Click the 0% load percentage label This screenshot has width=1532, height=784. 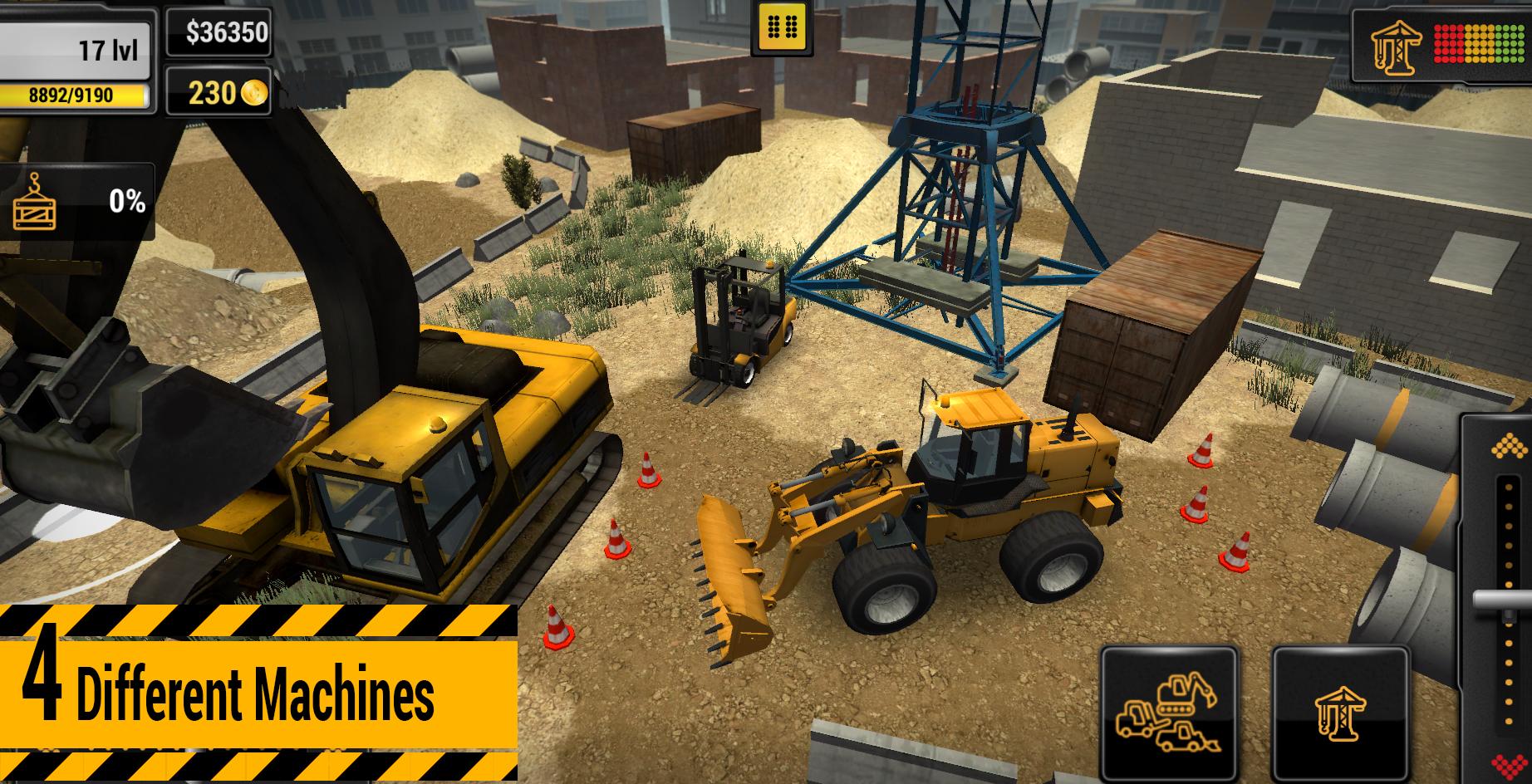[126, 198]
